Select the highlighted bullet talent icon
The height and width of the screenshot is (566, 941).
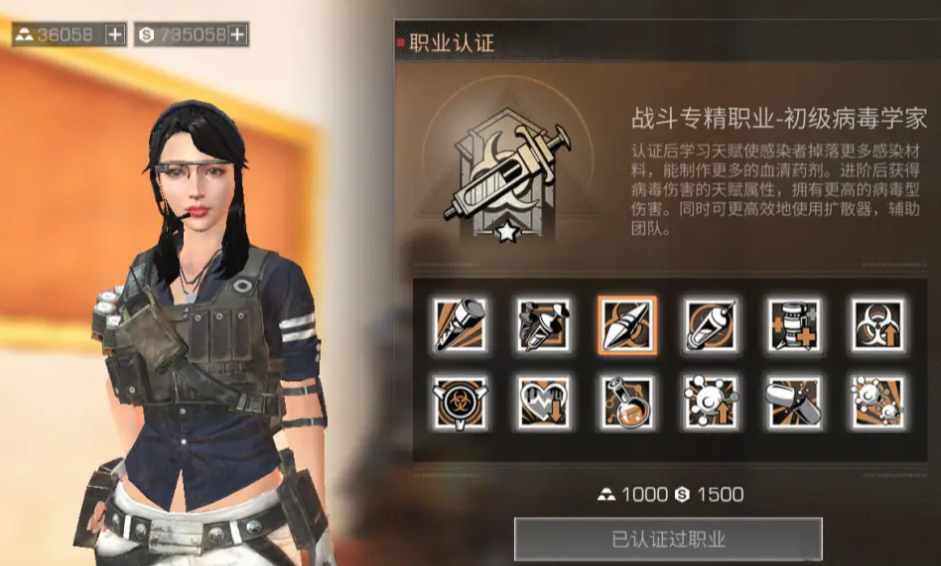point(628,324)
